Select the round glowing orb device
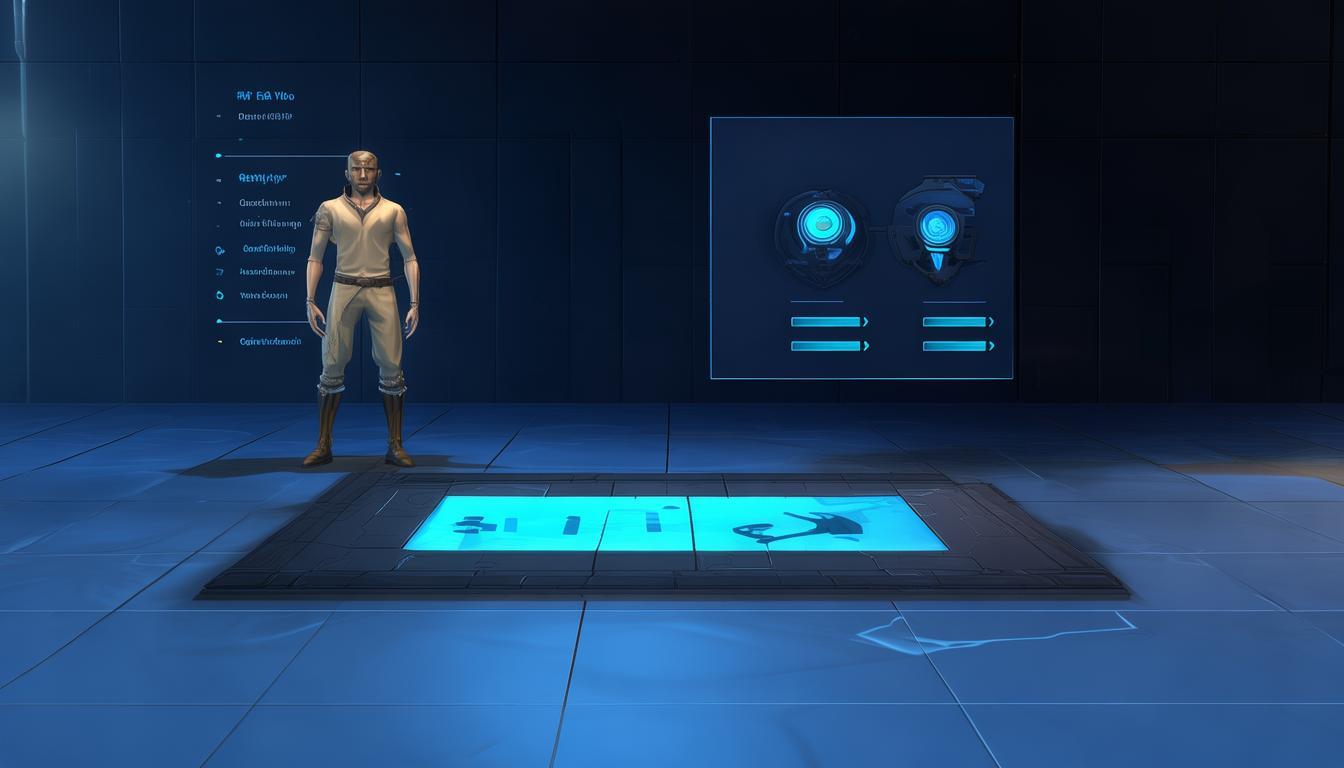The image size is (1344, 768). point(822,230)
